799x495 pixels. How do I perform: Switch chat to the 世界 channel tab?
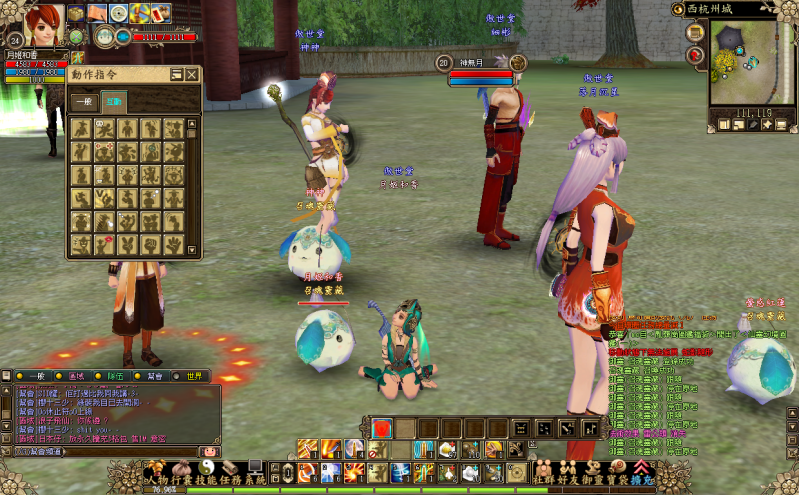pyautogui.click(x=193, y=376)
